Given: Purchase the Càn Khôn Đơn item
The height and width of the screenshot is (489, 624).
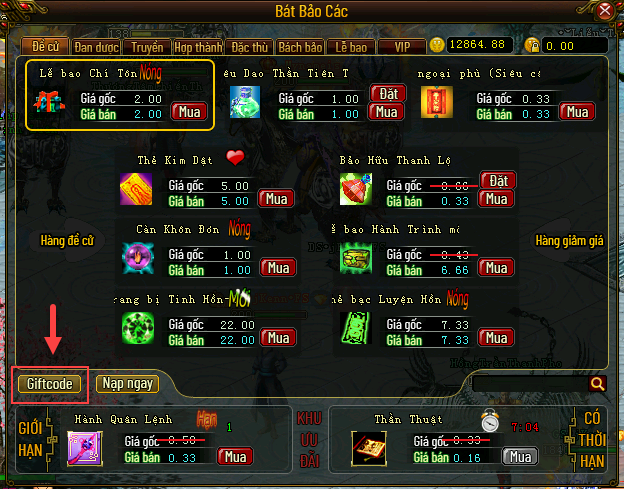Looking at the screenshot, I should (x=277, y=268).
